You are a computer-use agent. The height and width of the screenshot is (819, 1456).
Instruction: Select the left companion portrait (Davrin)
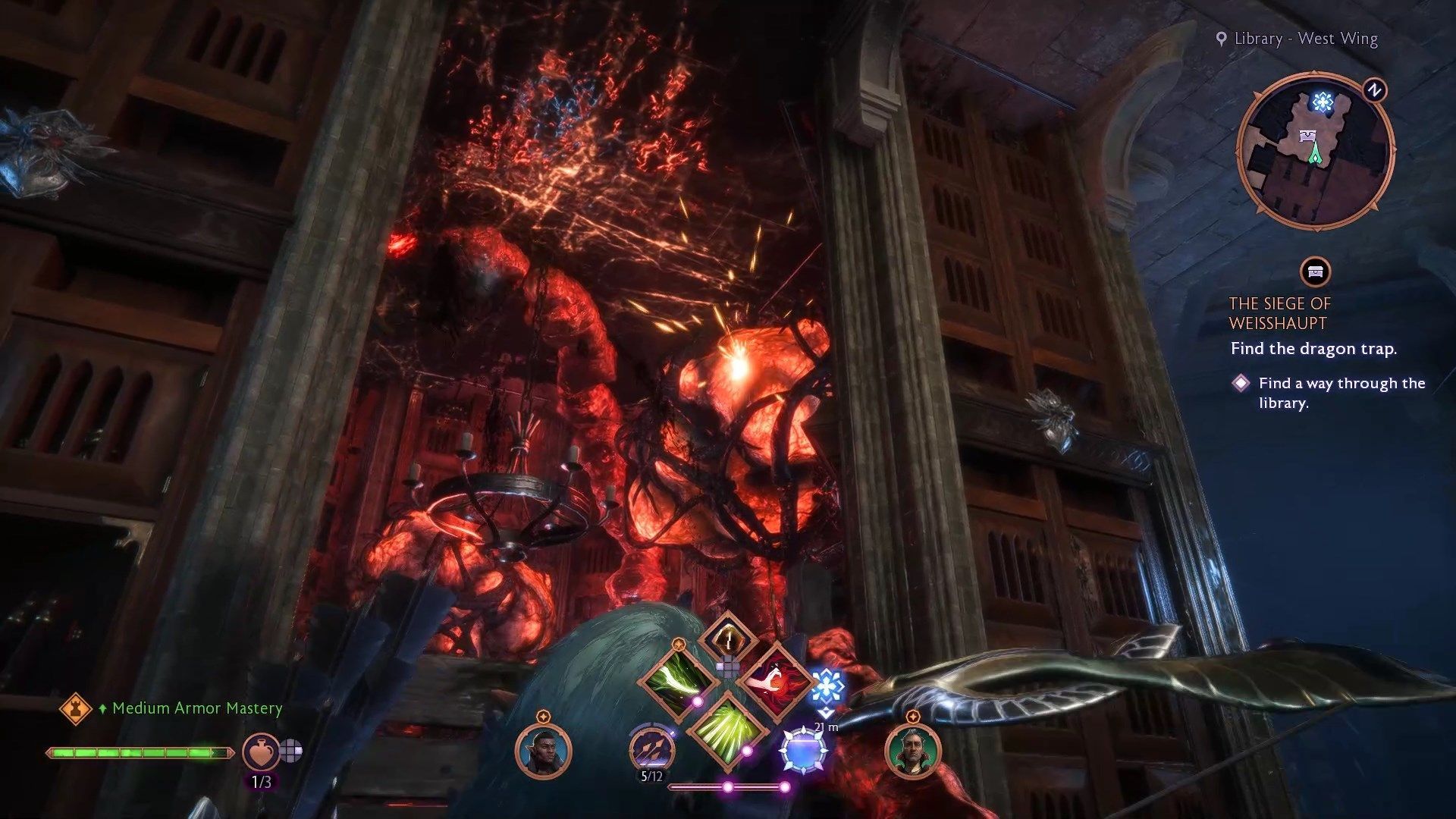(543, 751)
